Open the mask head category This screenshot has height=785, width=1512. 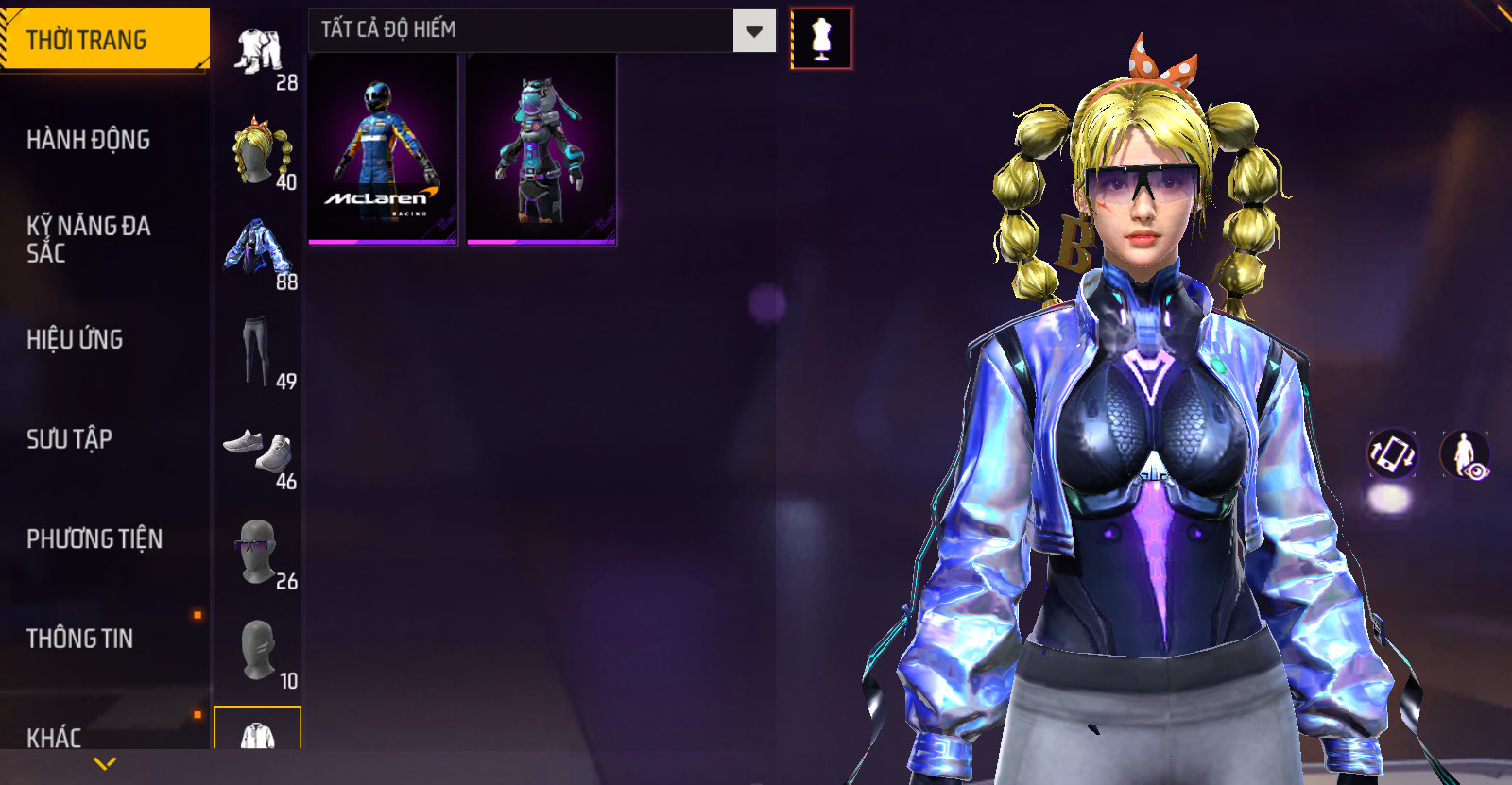pyautogui.click(x=257, y=651)
